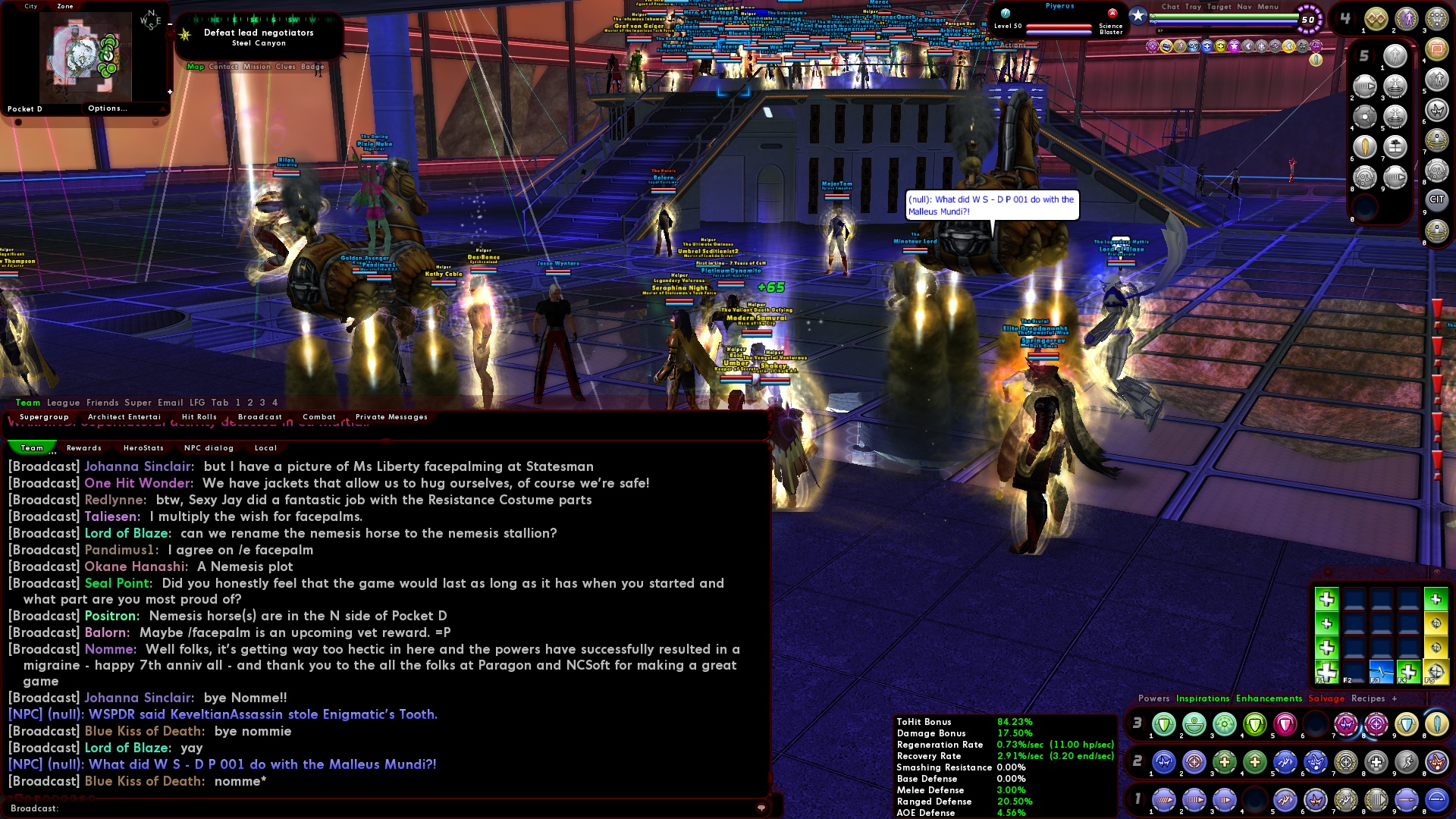Click the Options... button below the minimap
Screen dimensions: 1456x819
[106, 108]
